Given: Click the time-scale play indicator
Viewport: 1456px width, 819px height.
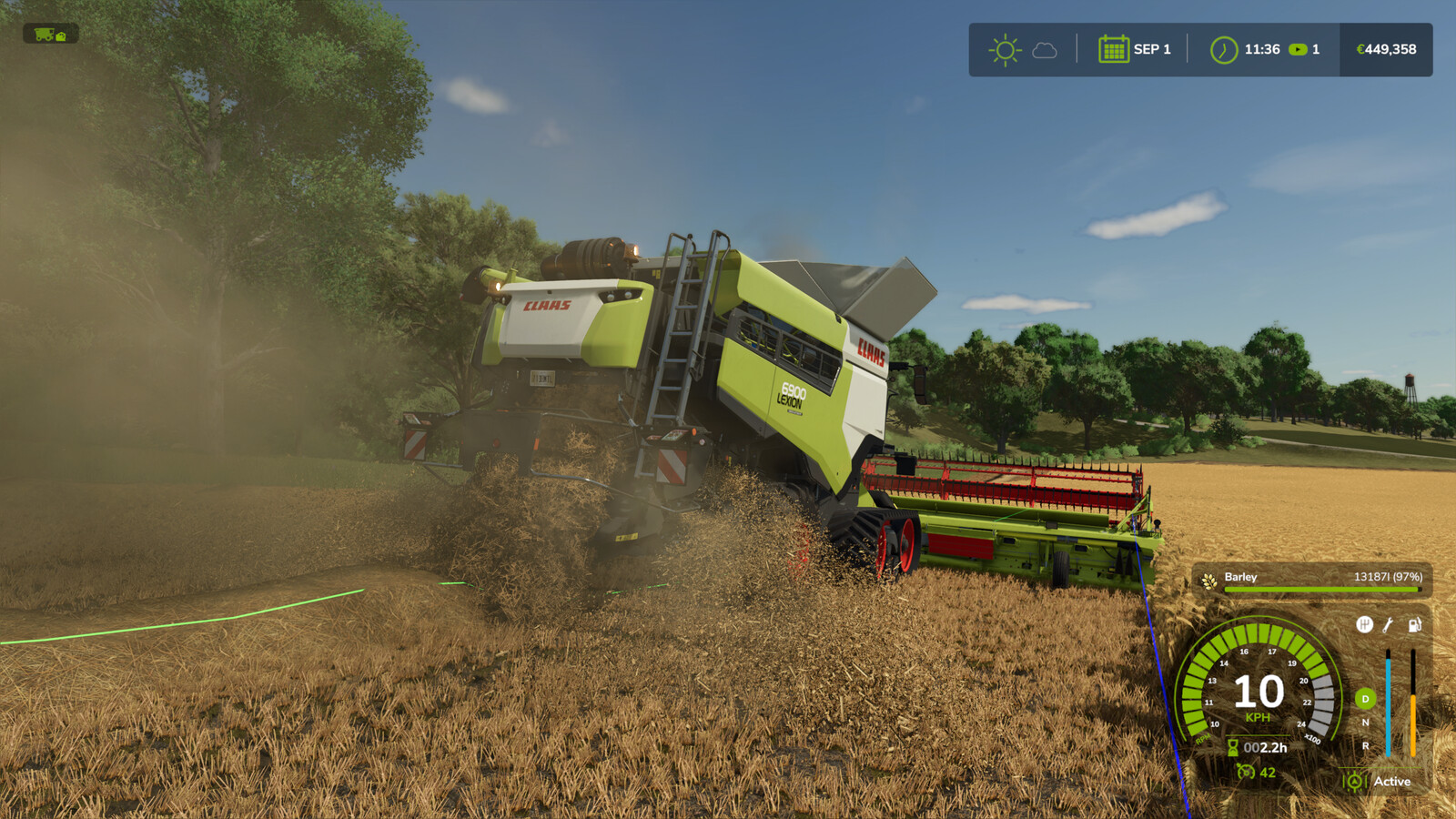Looking at the screenshot, I should coord(1297,48).
